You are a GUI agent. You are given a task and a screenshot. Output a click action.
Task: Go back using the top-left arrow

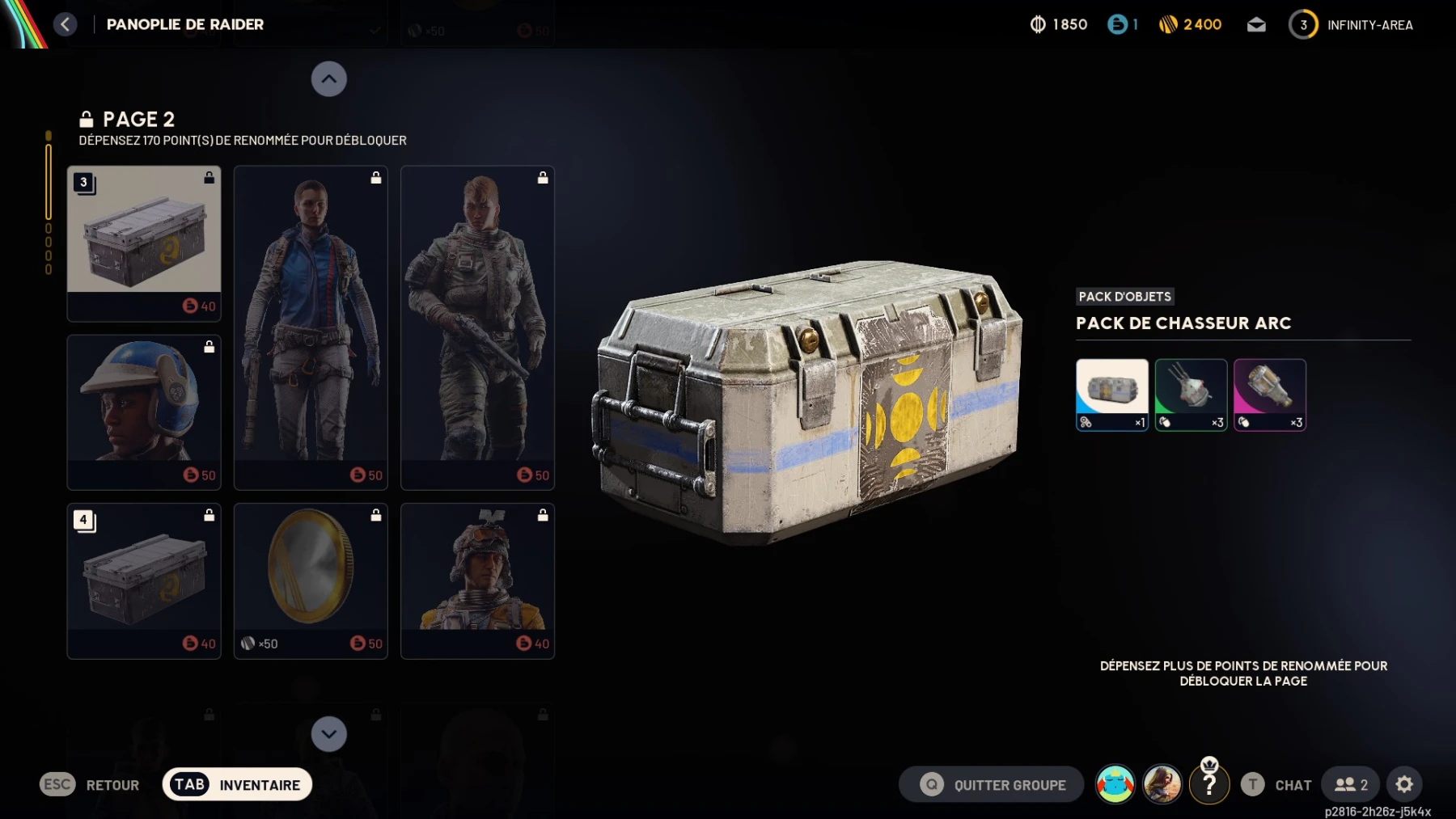66,24
